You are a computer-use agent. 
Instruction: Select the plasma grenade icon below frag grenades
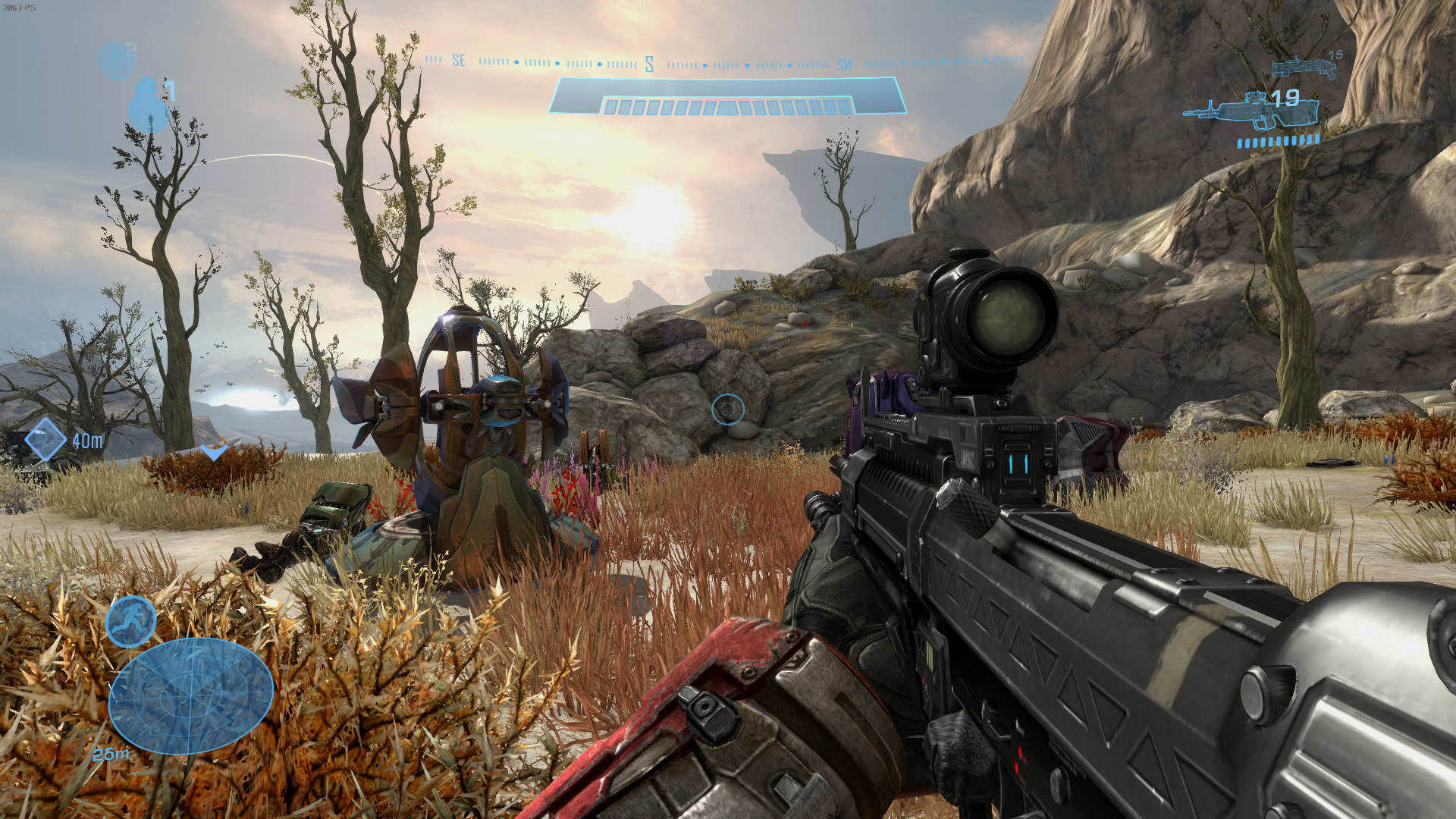tap(149, 106)
